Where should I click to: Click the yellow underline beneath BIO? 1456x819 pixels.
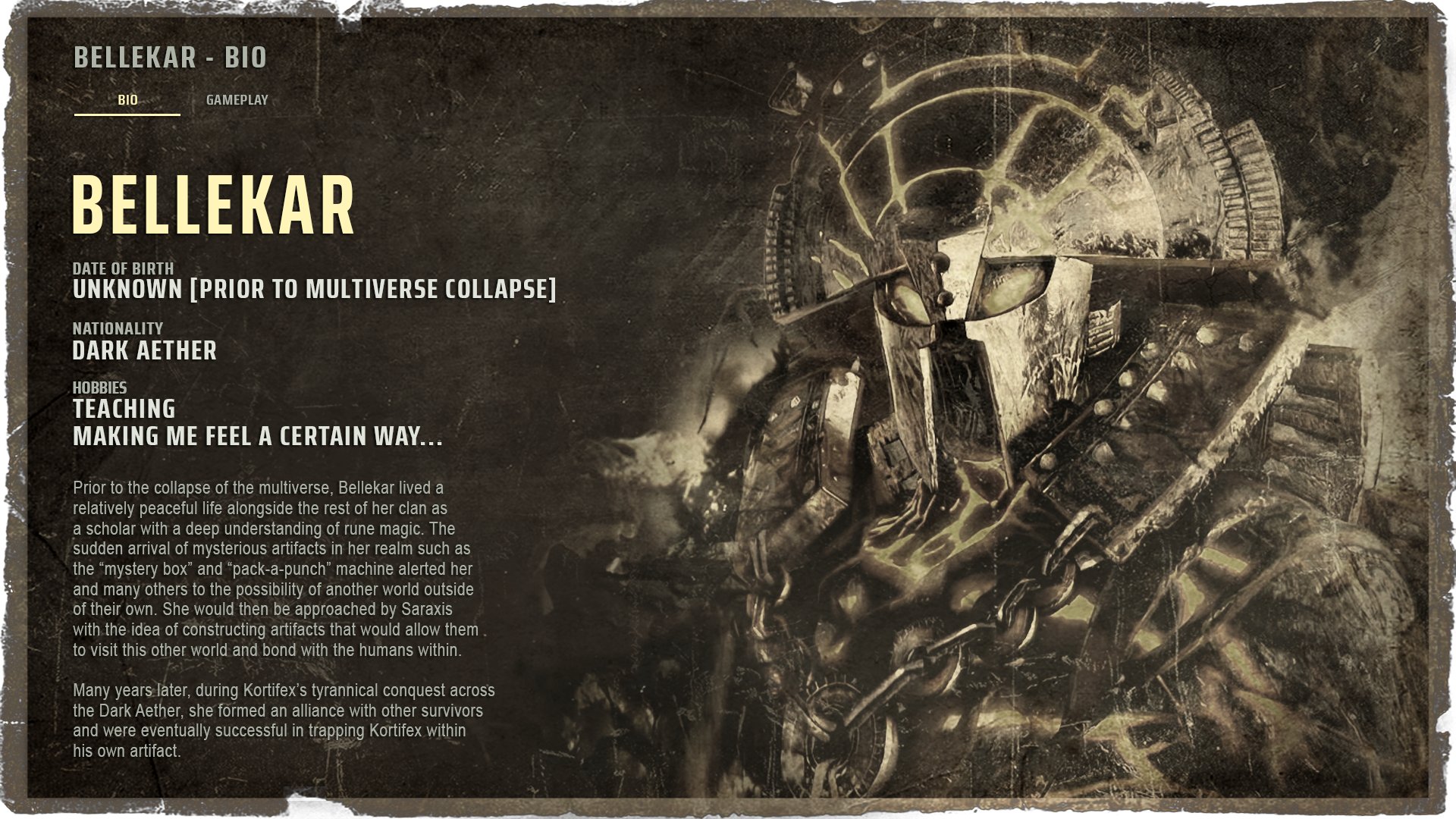coord(127,114)
